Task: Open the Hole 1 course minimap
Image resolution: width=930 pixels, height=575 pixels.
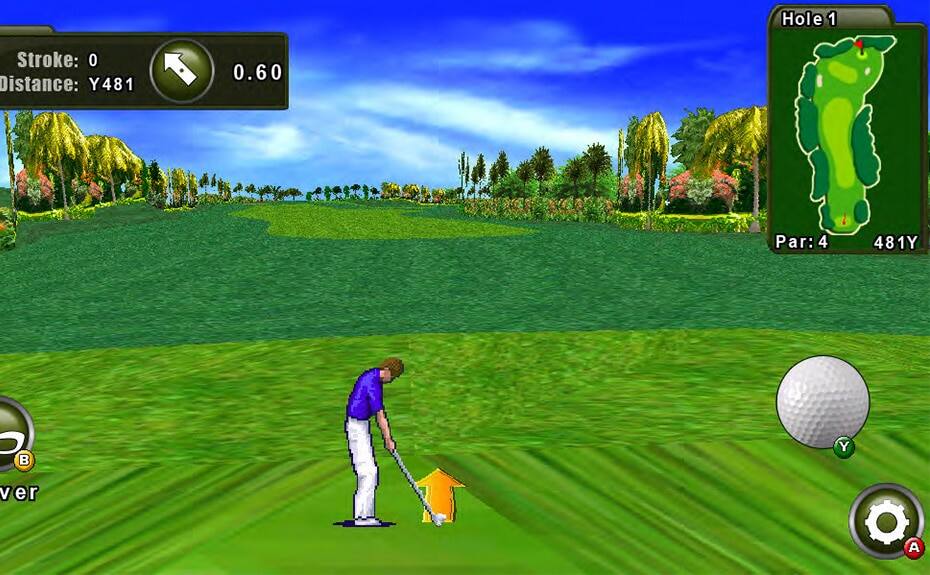Action: [x=846, y=133]
